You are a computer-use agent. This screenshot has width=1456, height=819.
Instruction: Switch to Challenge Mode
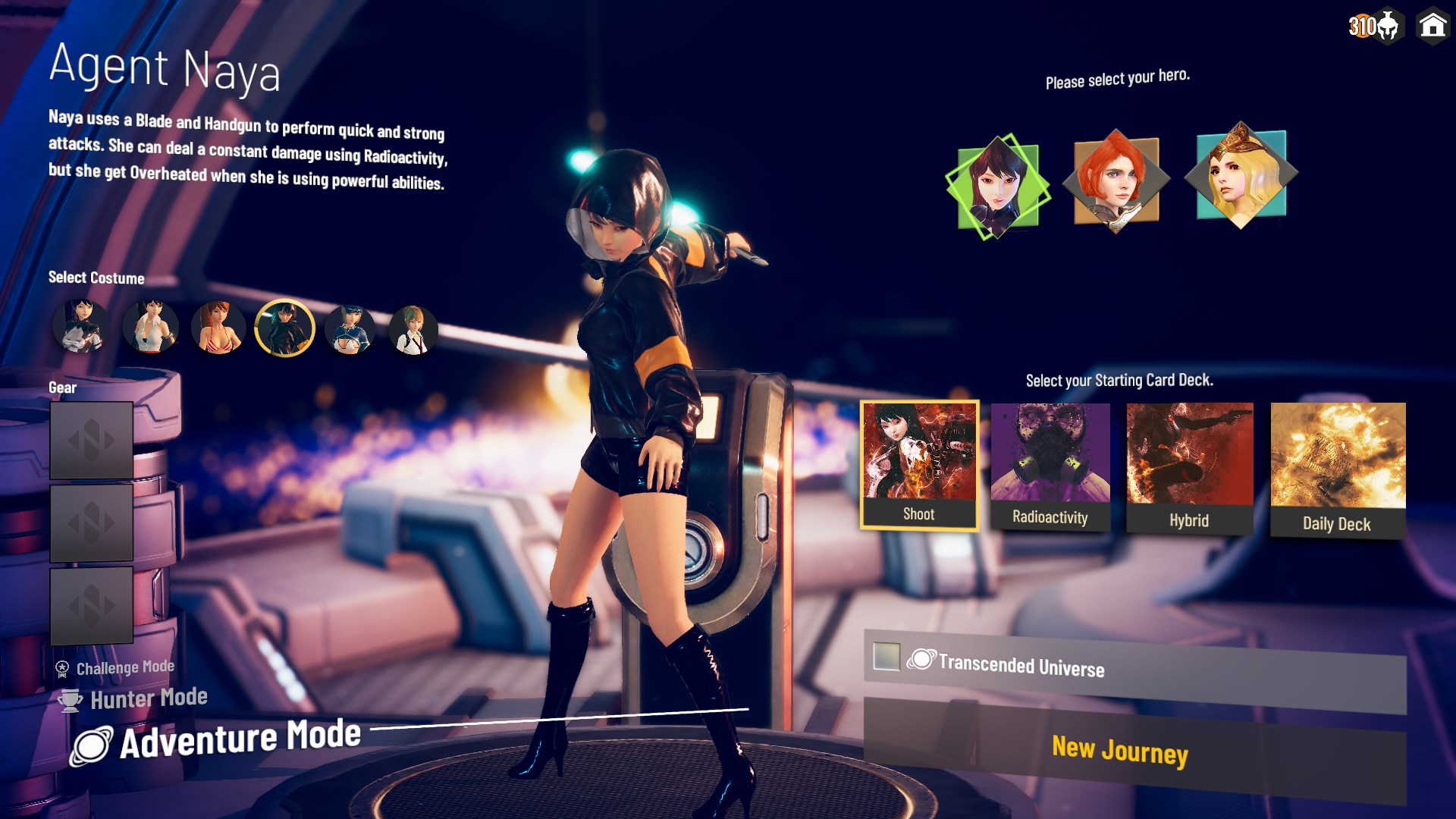(x=124, y=666)
